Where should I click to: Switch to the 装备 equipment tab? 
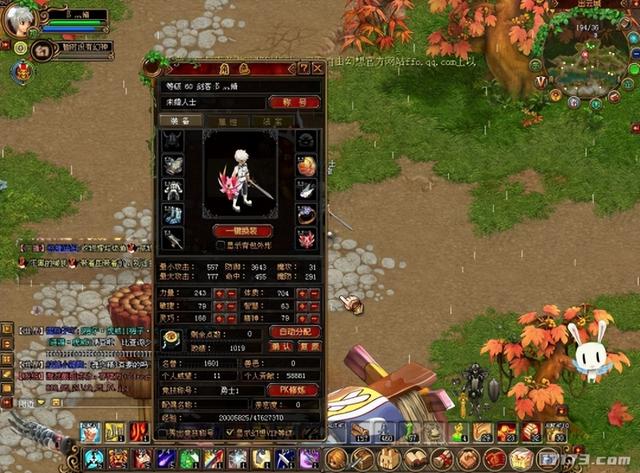[x=180, y=120]
